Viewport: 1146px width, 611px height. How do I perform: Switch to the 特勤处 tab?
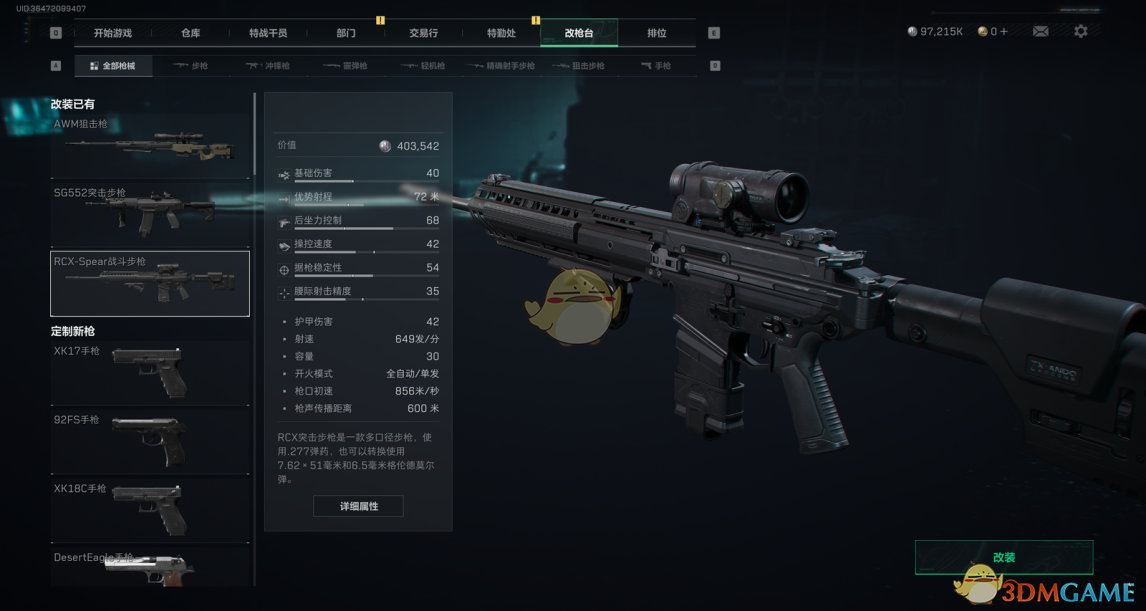[x=501, y=33]
